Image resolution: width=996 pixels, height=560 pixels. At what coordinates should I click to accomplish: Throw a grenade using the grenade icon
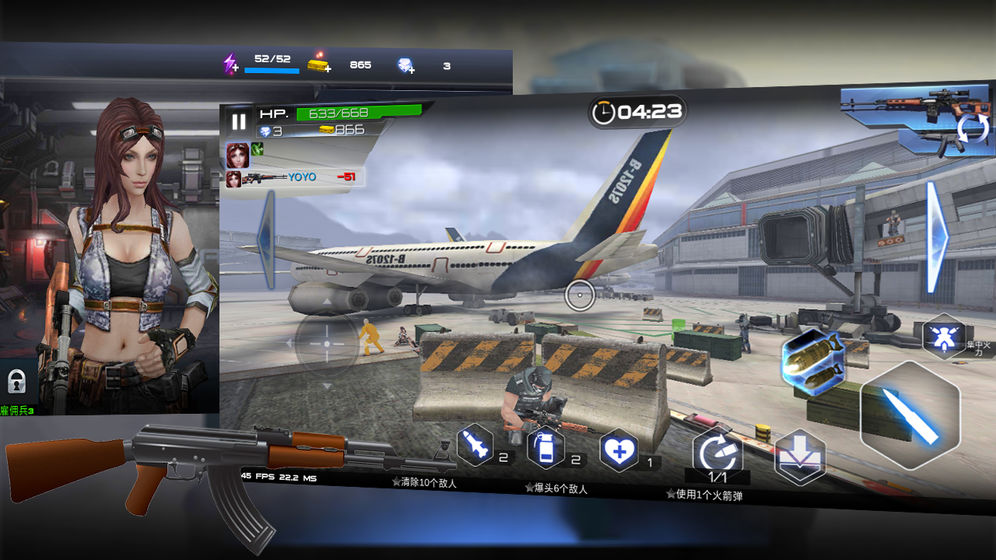[x=546, y=447]
